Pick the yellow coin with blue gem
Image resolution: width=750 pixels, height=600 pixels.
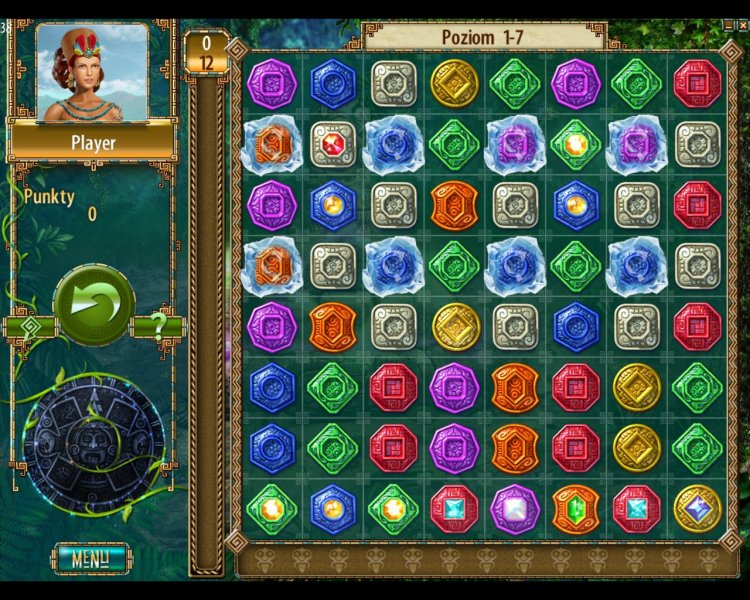[x=697, y=509]
